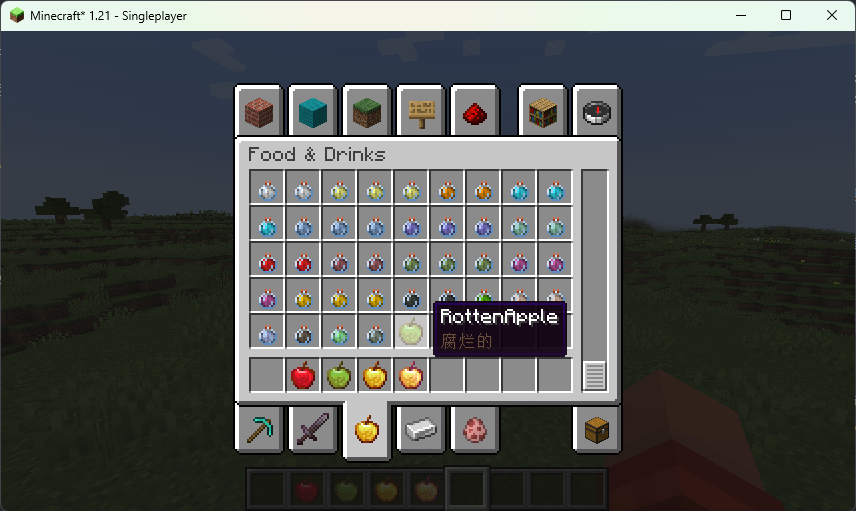Open the iron ingot Ingredients tab
This screenshot has width=856, height=511.
point(421,430)
